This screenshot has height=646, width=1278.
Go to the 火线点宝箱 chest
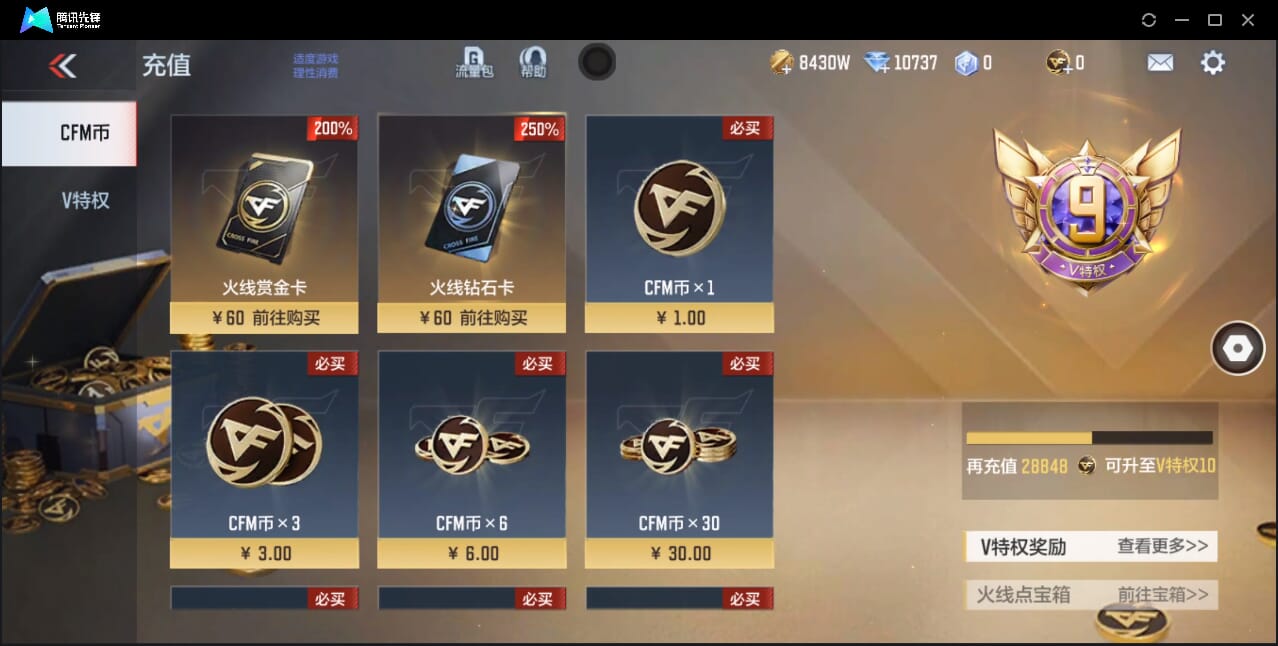[x=1162, y=594]
